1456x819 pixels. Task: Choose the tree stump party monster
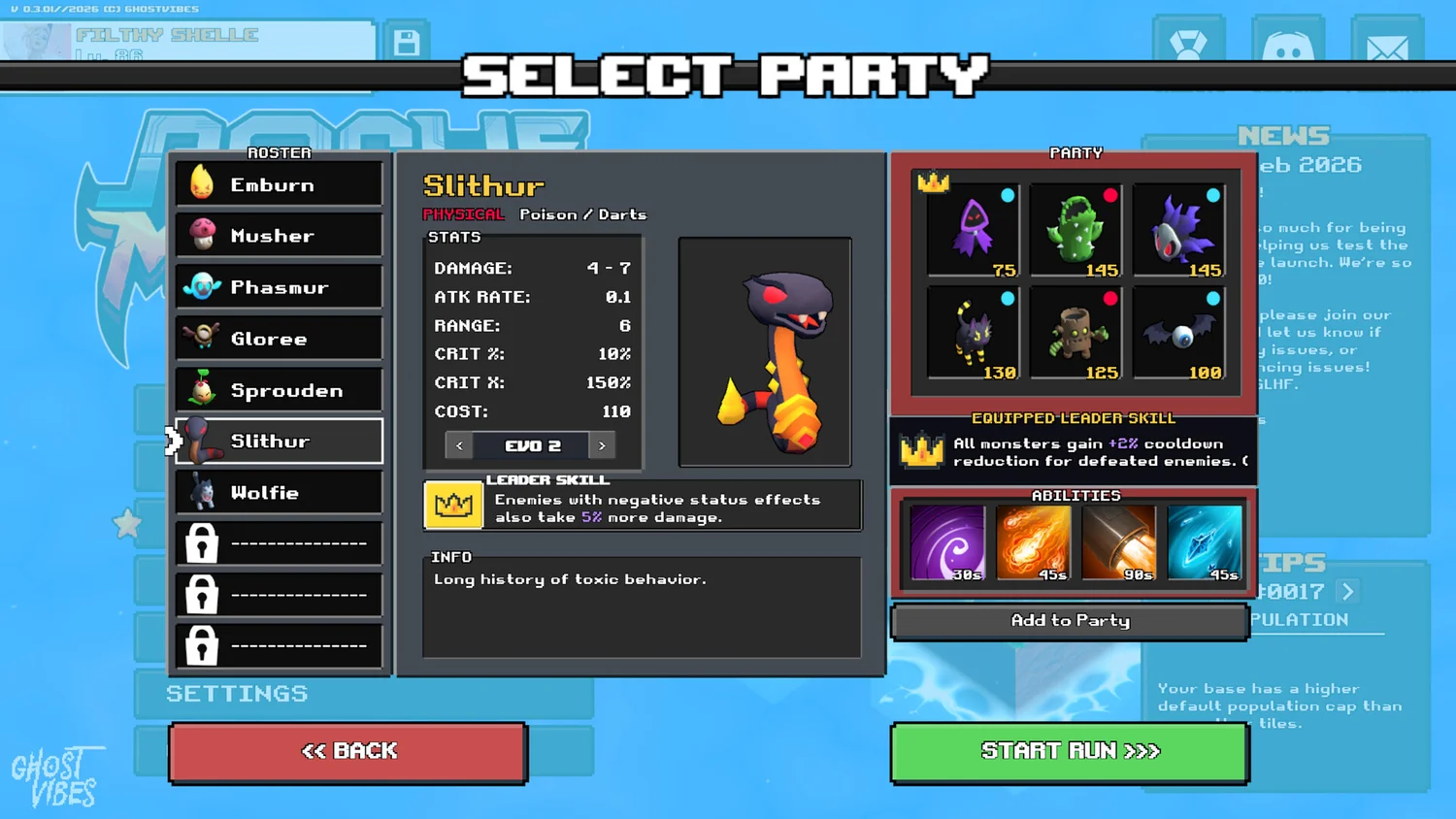tap(1075, 333)
